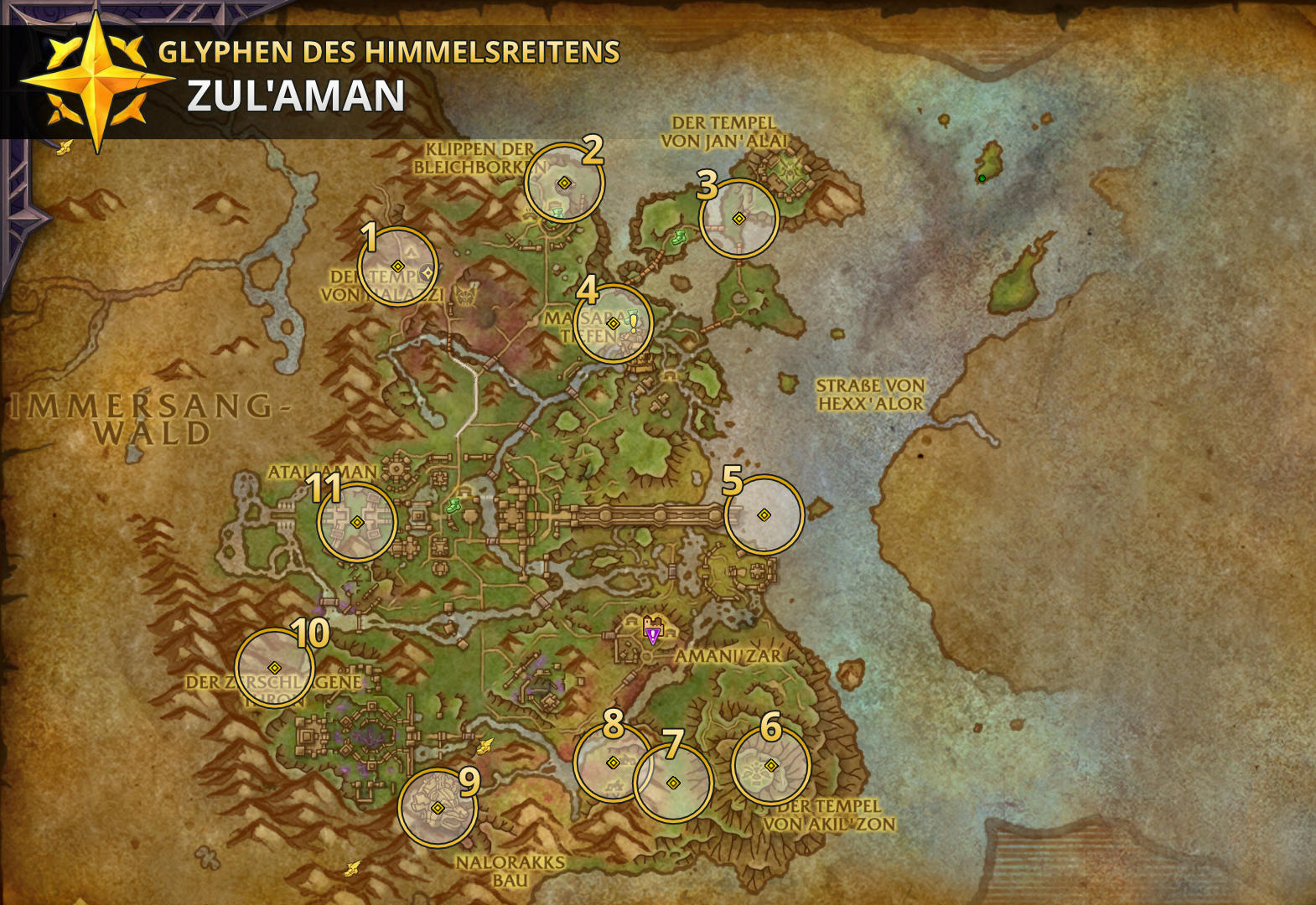Click glyph marker number 11
Viewport: 1316px width, 905px height.
click(x=356, y=521)
